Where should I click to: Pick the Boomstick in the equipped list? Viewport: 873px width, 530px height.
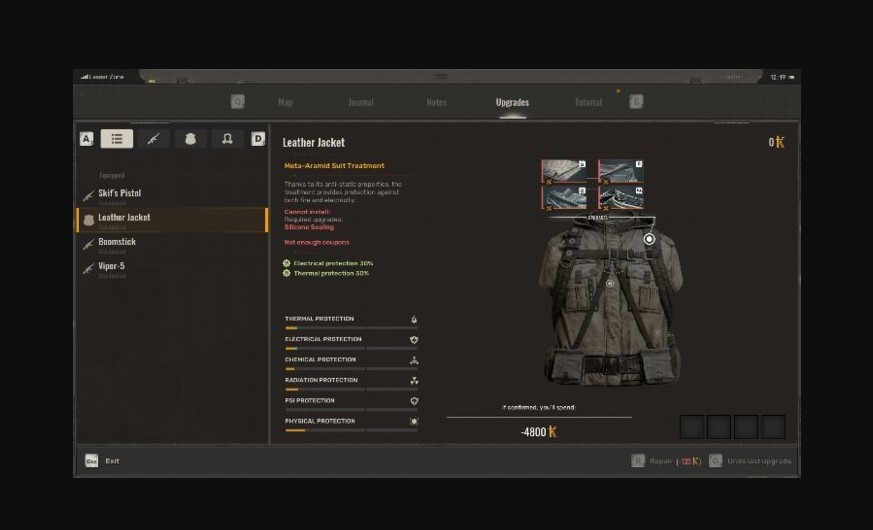coord(117,243)
